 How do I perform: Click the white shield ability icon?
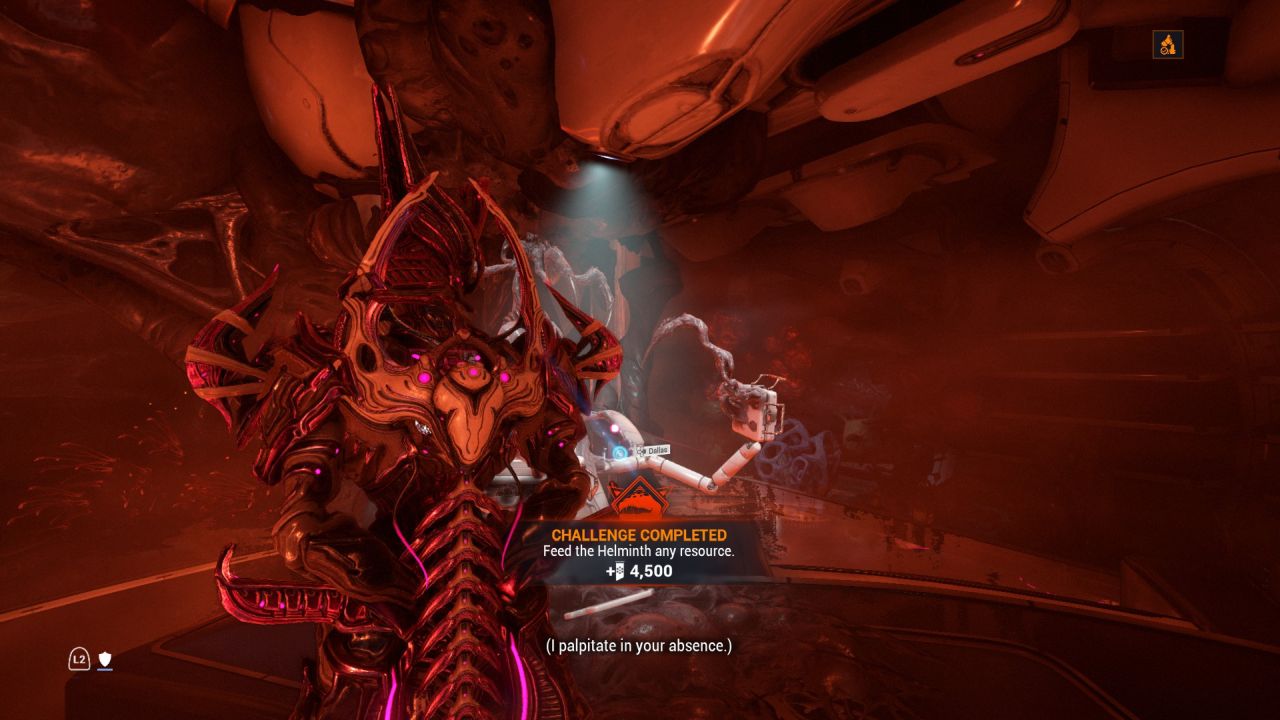tap(104, 659)
